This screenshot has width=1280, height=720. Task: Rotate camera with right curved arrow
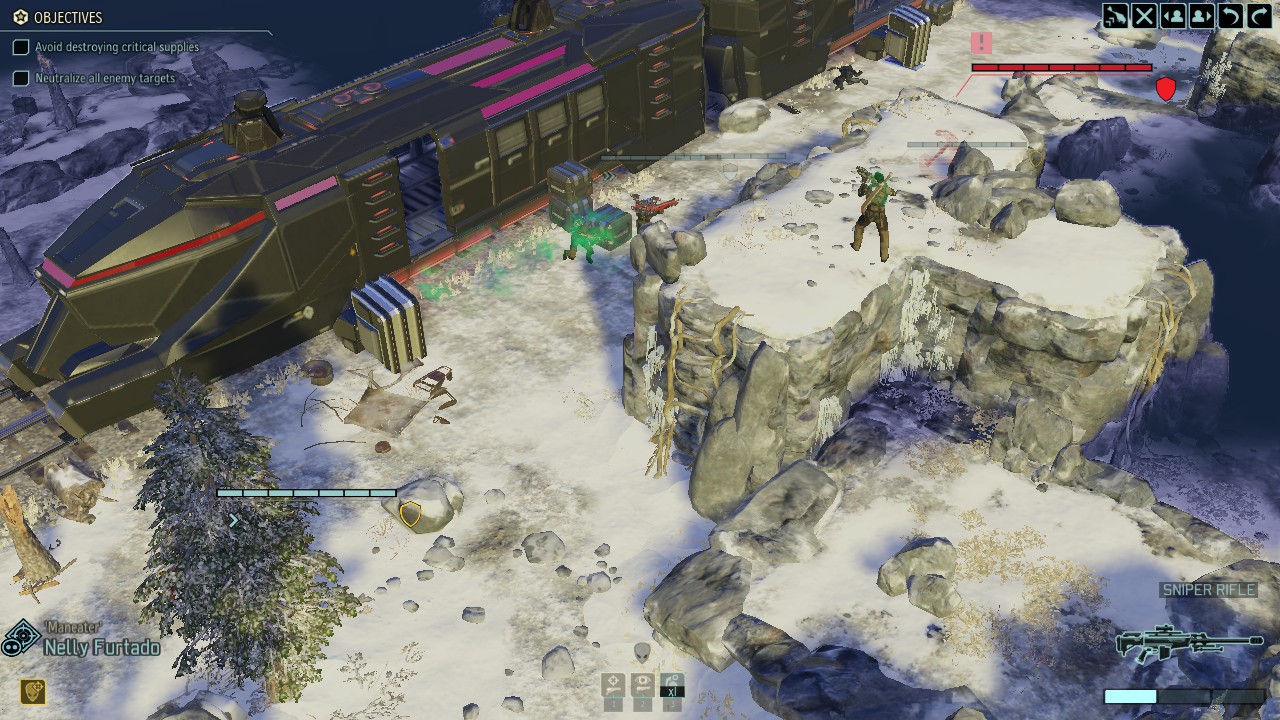click(x=1258, y=15)
